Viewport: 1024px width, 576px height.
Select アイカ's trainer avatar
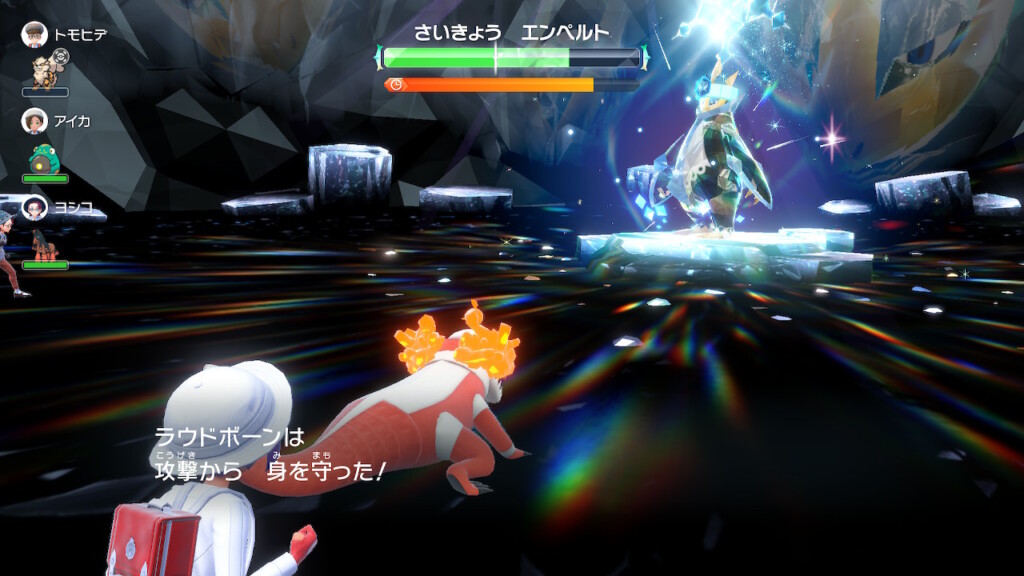(35, 121)
